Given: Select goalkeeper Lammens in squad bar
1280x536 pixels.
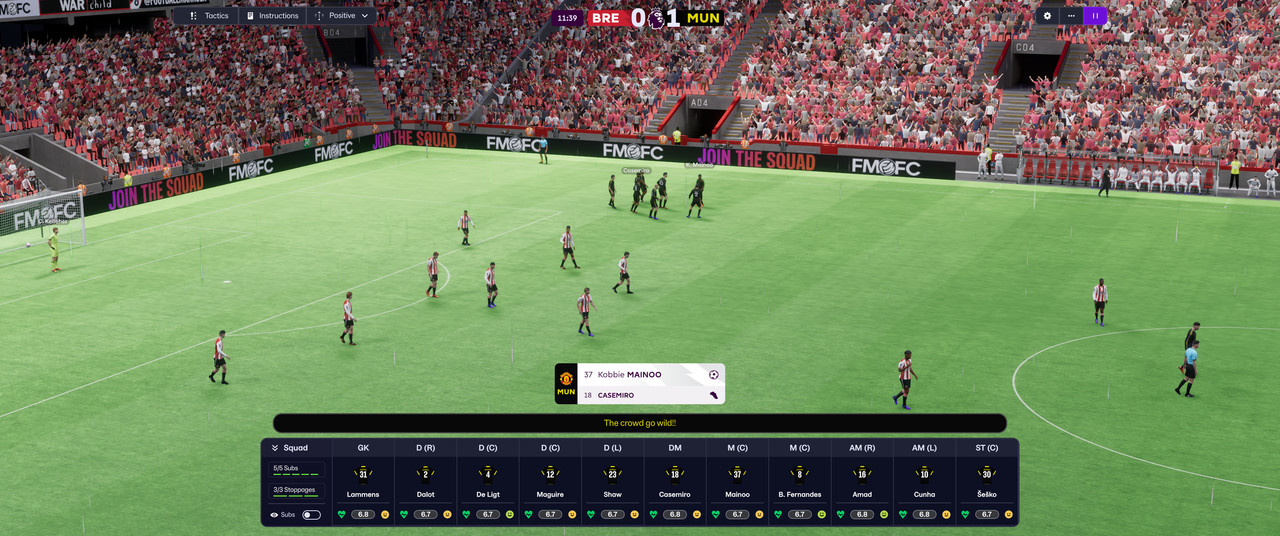Looking at the screenshot, I should pyautogui.click(x=363, y=482).
